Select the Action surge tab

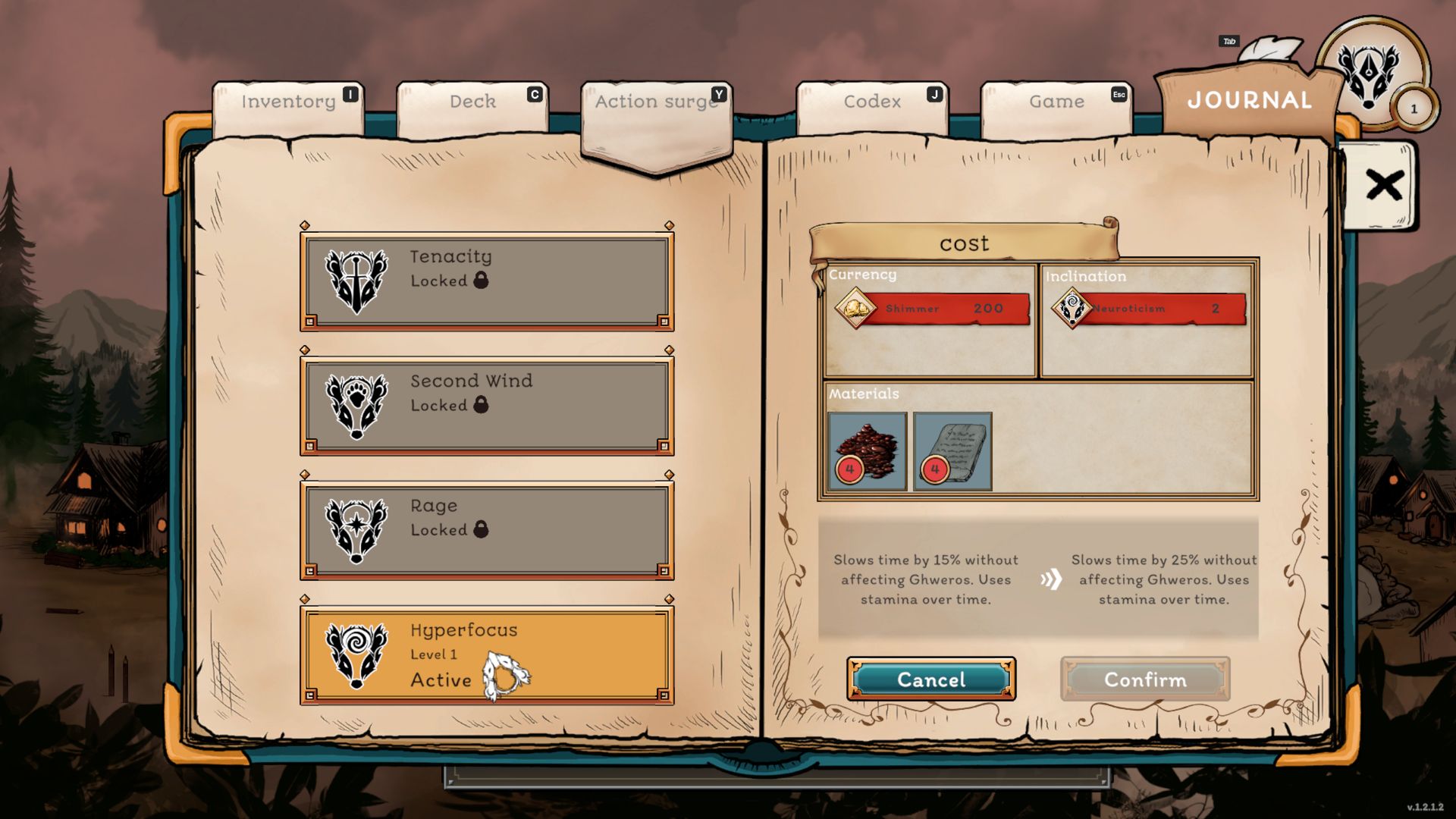pyautogui.click(x=657, y=102)
